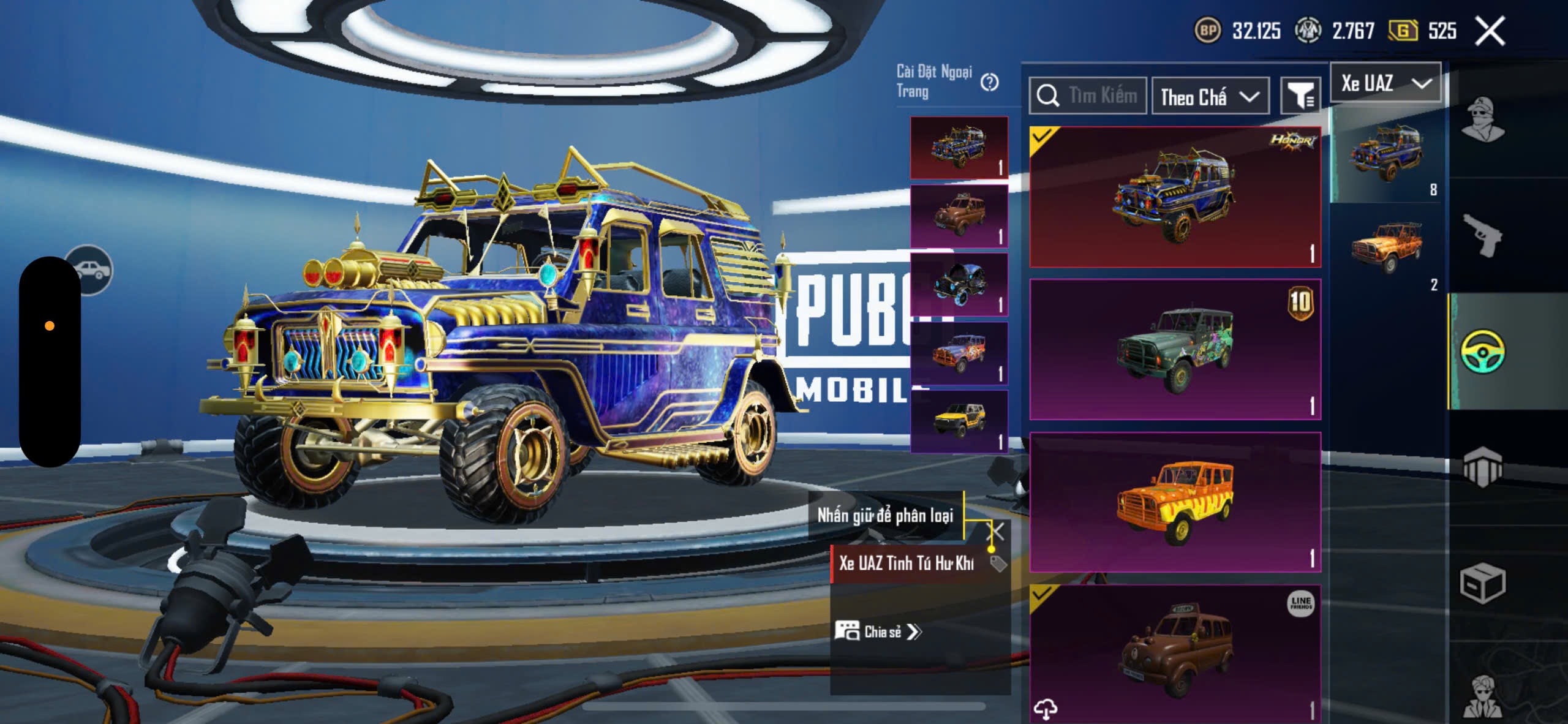Share the skin via Chia sẻ
Screen dimensions: 1568x724
click(x=878, y=632)
